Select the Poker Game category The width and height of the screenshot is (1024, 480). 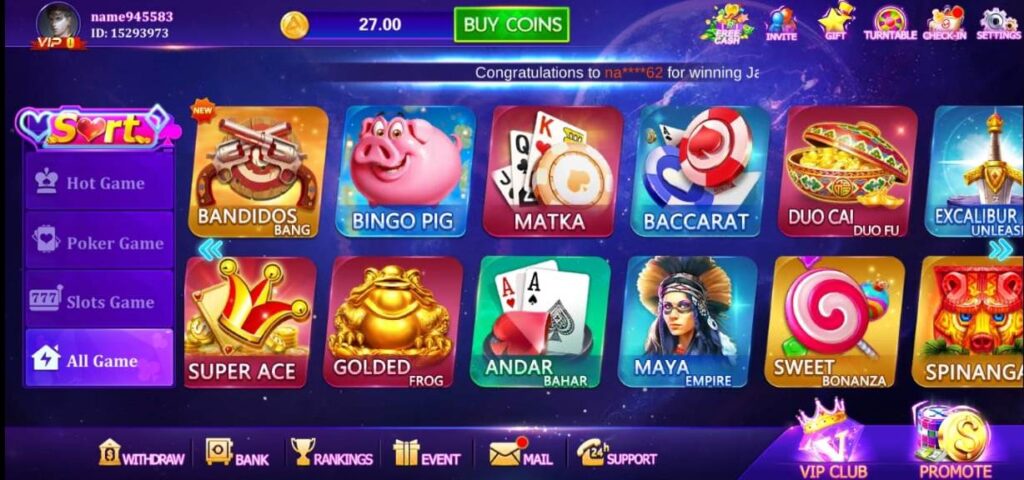(99, 243)
